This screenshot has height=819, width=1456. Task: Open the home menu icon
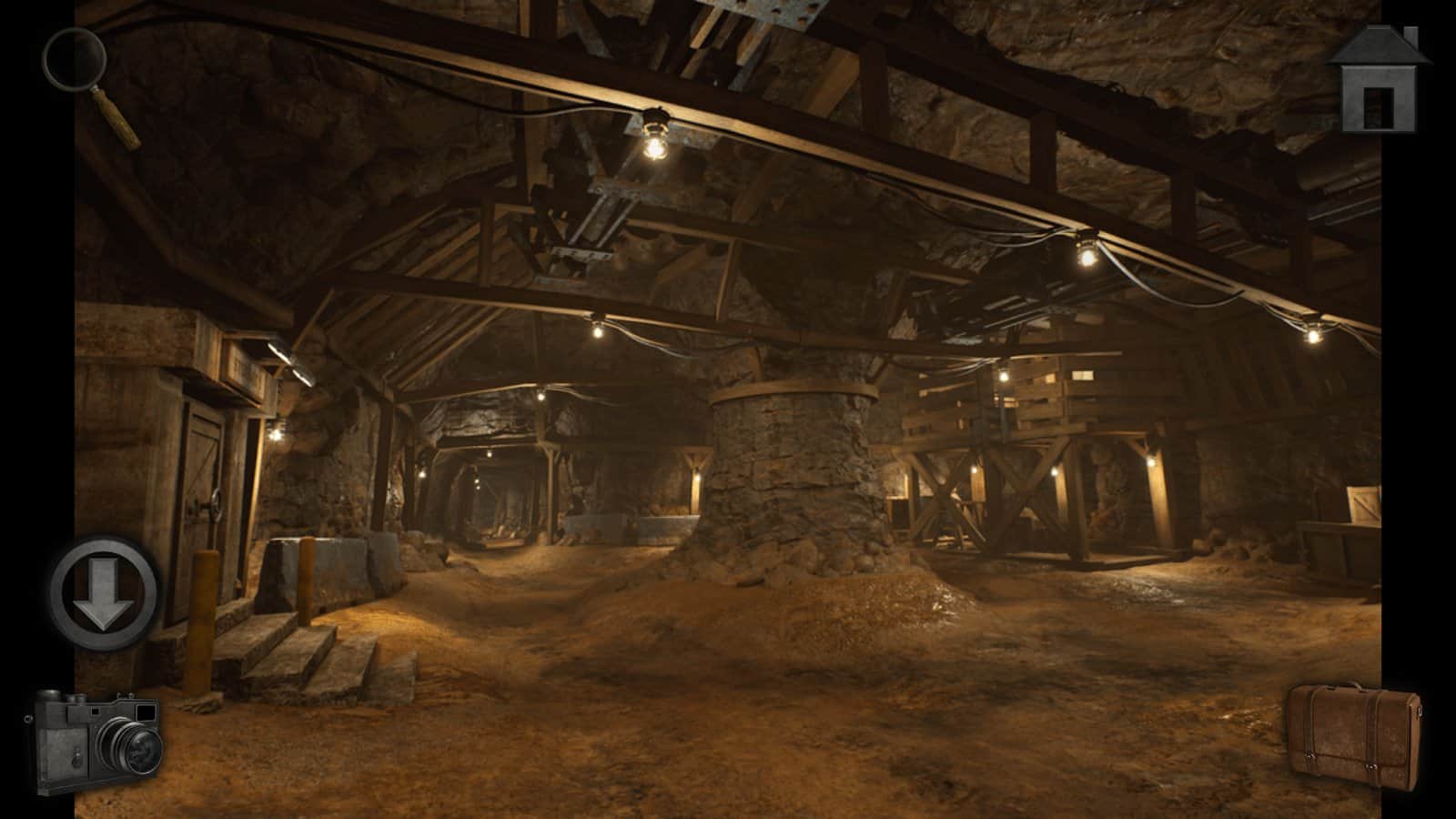coord(1378,77)
